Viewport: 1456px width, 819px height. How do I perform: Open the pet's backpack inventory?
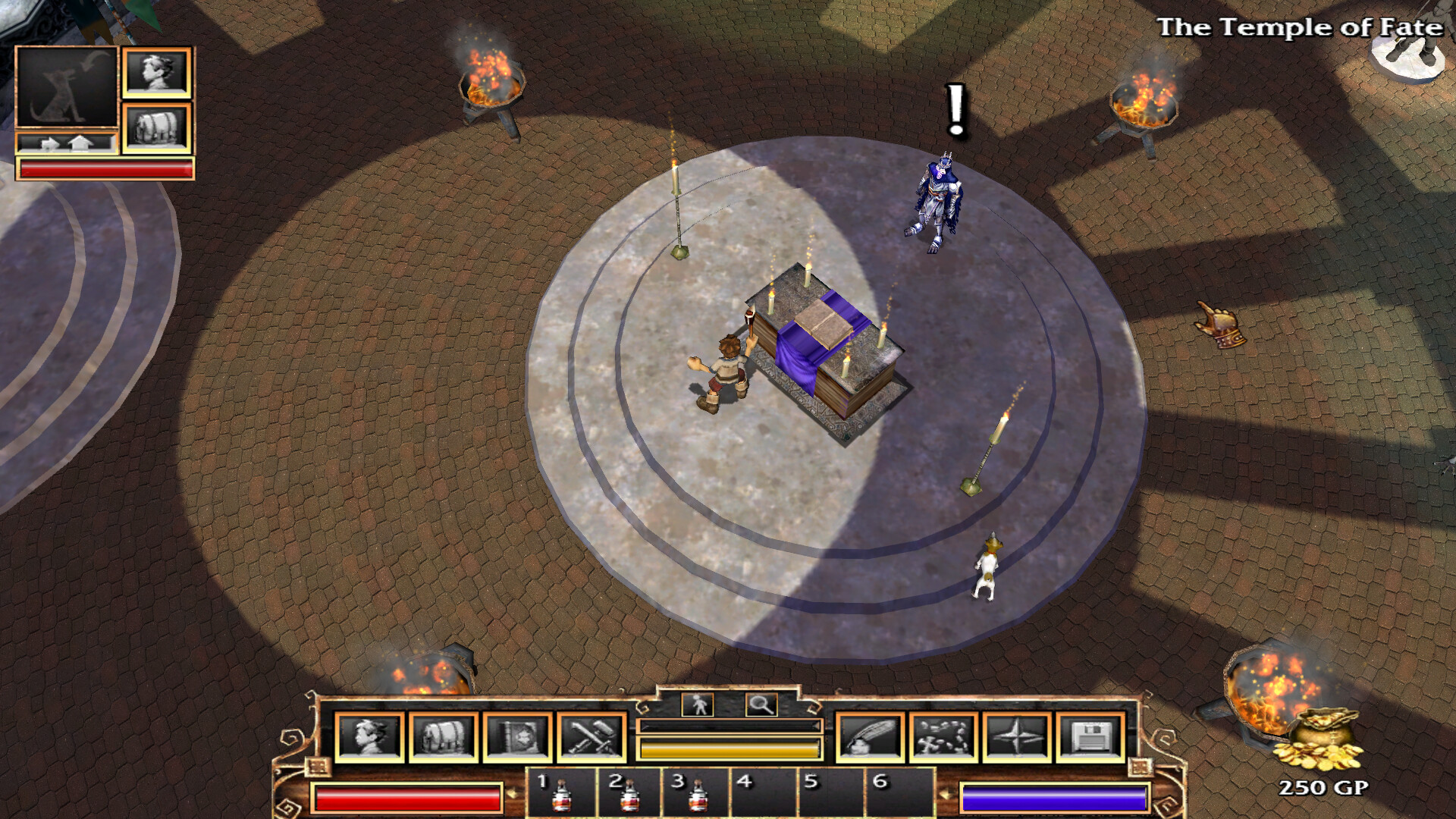point(157,127)
